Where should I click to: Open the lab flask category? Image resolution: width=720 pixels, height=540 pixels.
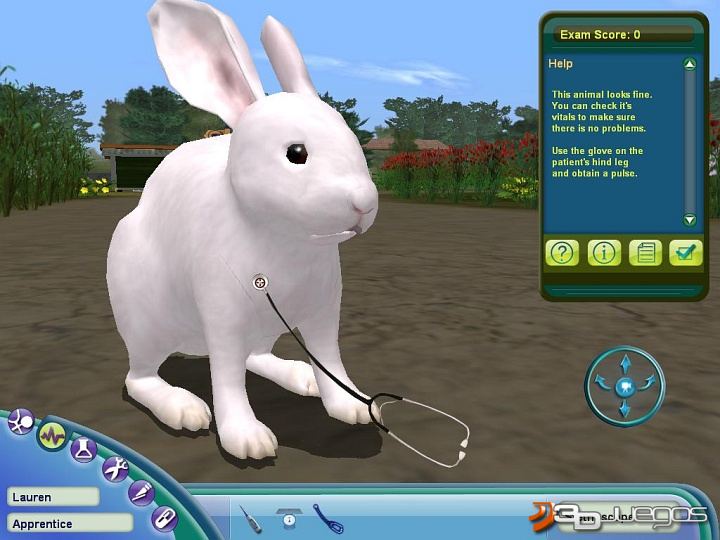click(83, 450)
